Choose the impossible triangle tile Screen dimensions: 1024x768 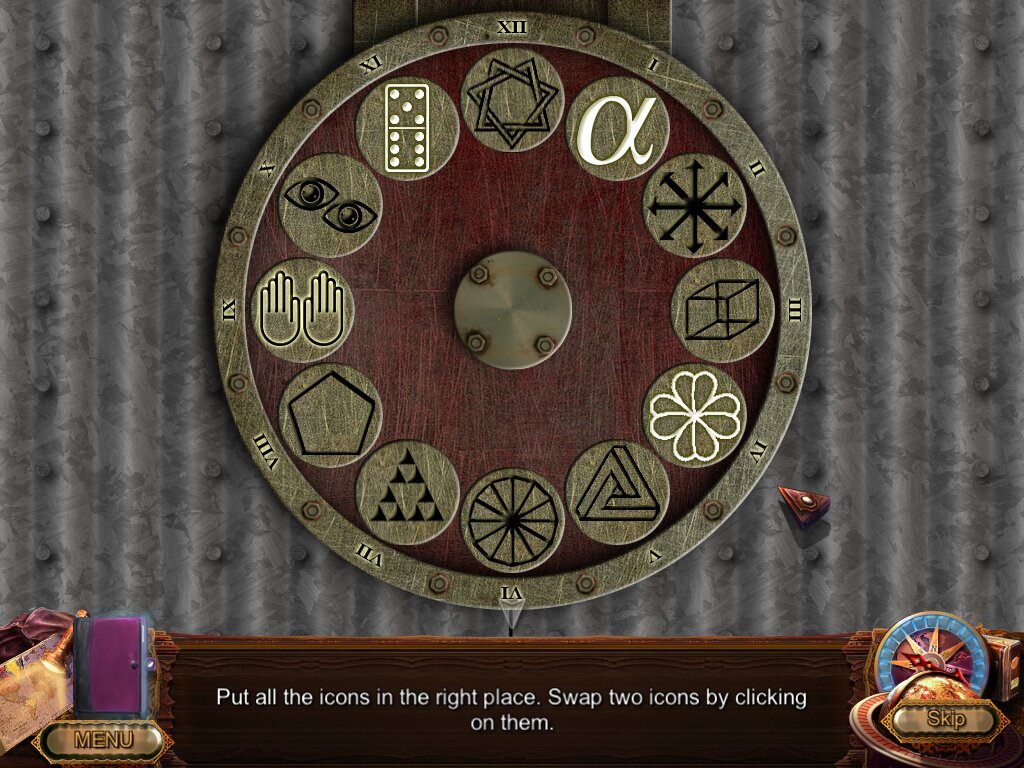point(617,491)
